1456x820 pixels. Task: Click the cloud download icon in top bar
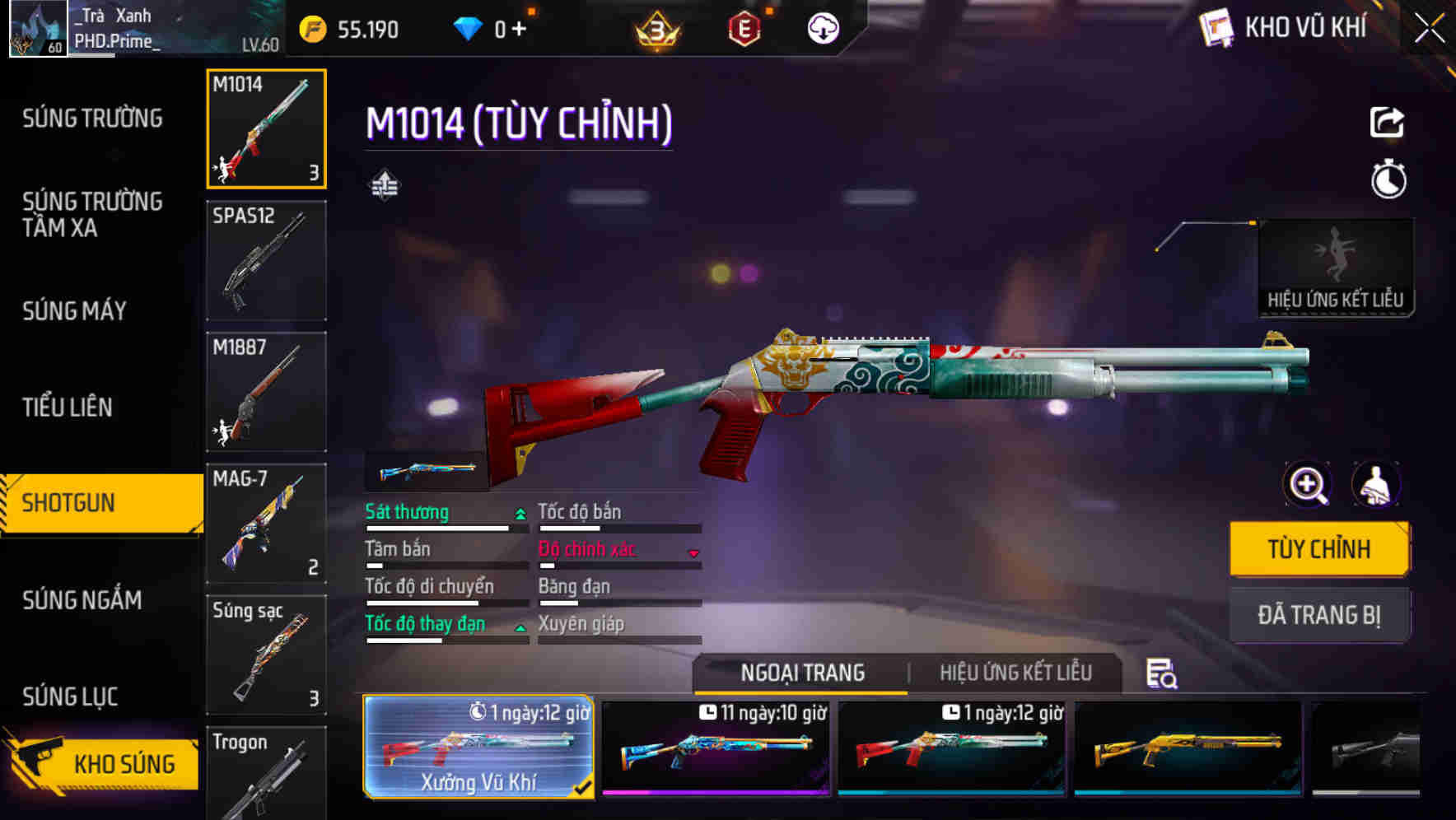821,28
